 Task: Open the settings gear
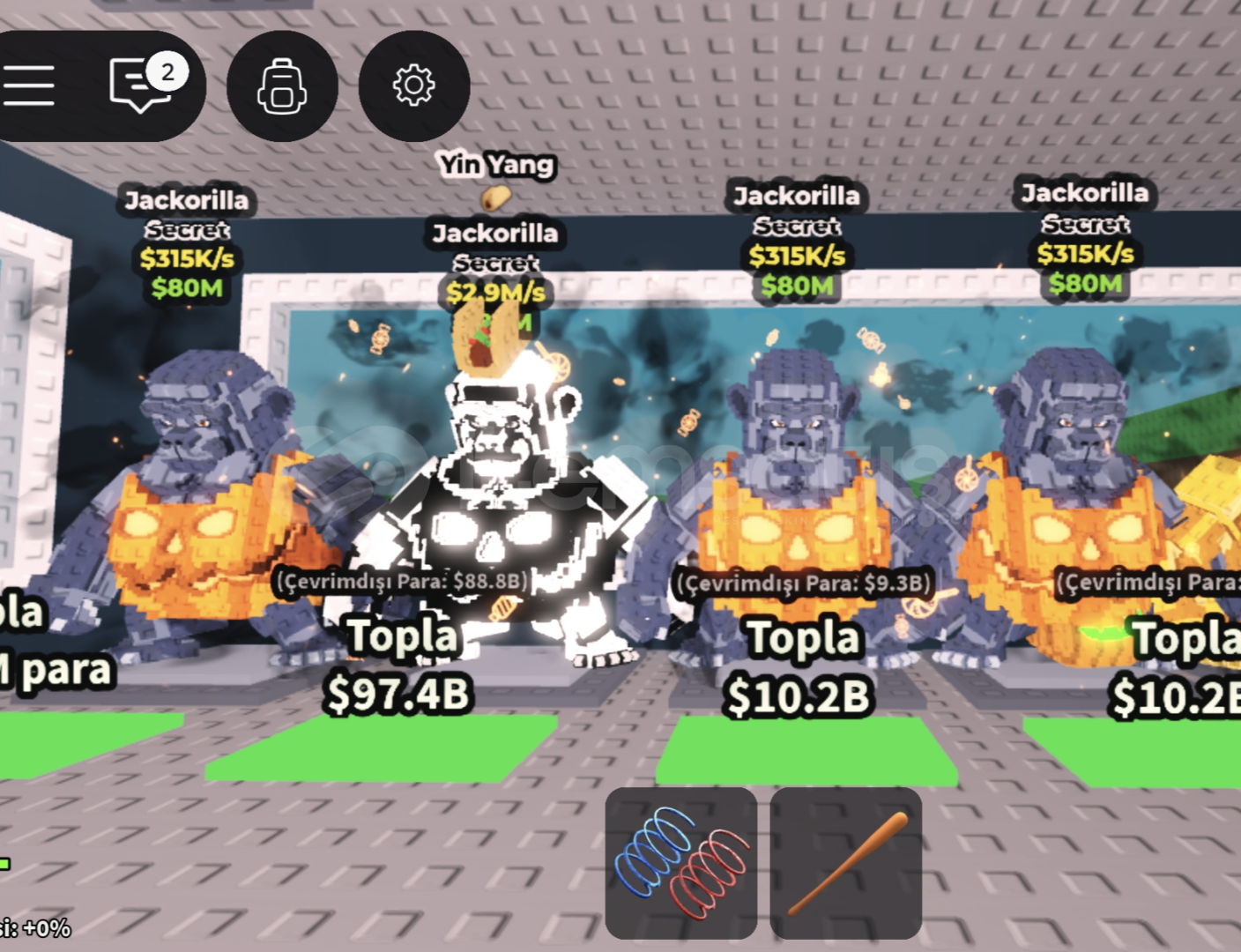point(414,85)
